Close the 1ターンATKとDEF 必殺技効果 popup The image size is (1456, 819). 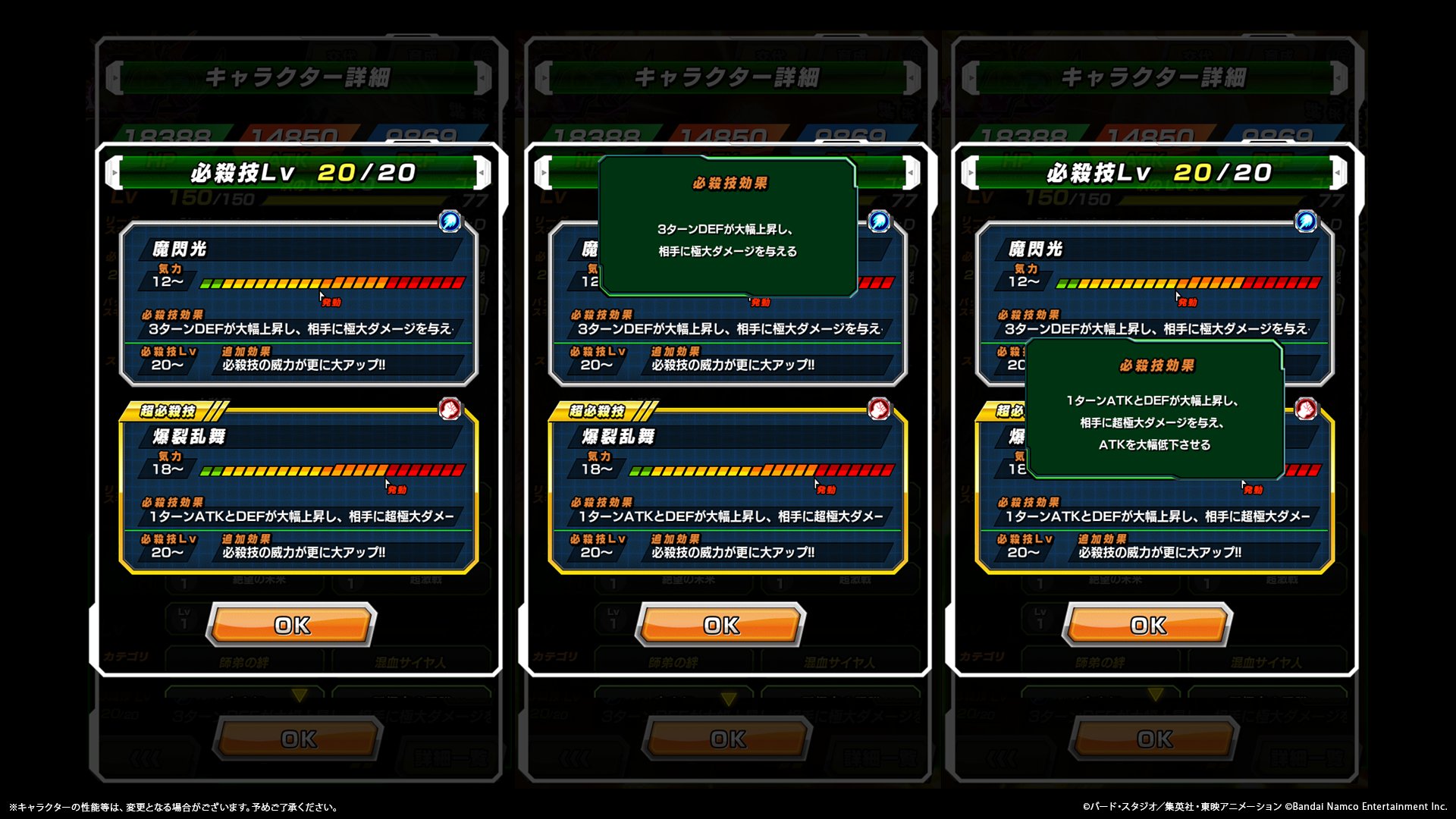[1153, 409]
